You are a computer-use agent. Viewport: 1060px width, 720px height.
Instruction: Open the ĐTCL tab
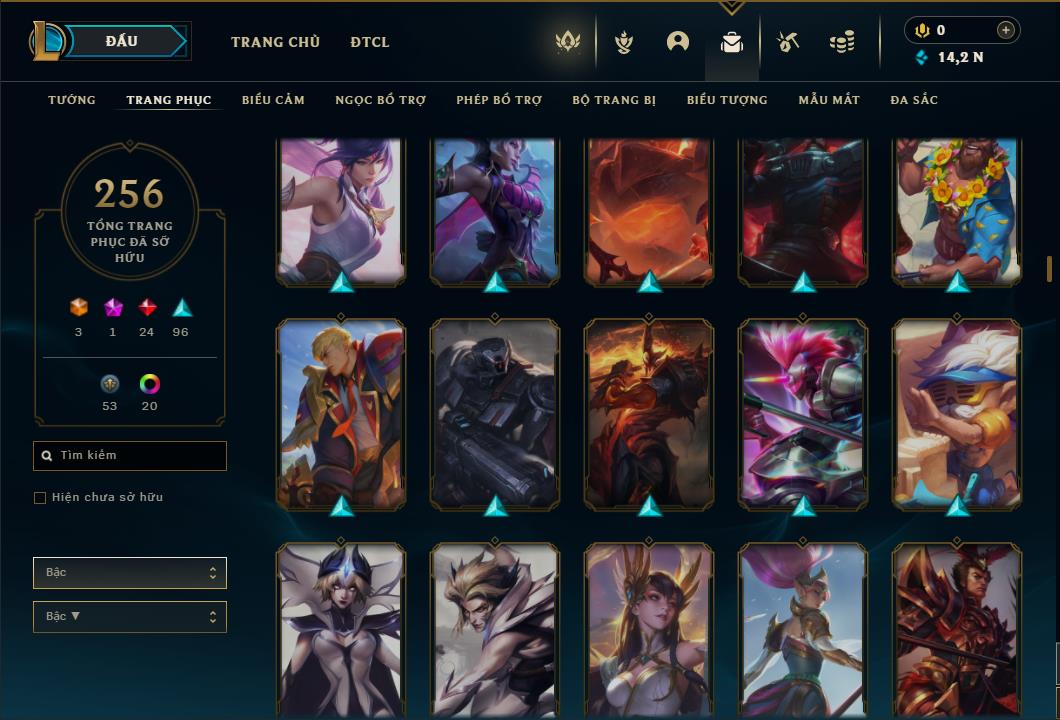point(370,42)
